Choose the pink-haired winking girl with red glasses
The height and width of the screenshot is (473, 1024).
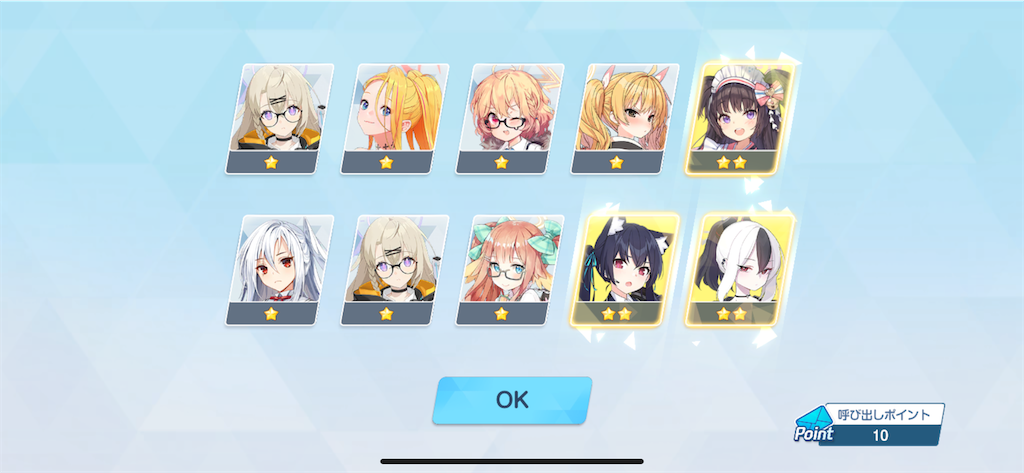[509, 118]
